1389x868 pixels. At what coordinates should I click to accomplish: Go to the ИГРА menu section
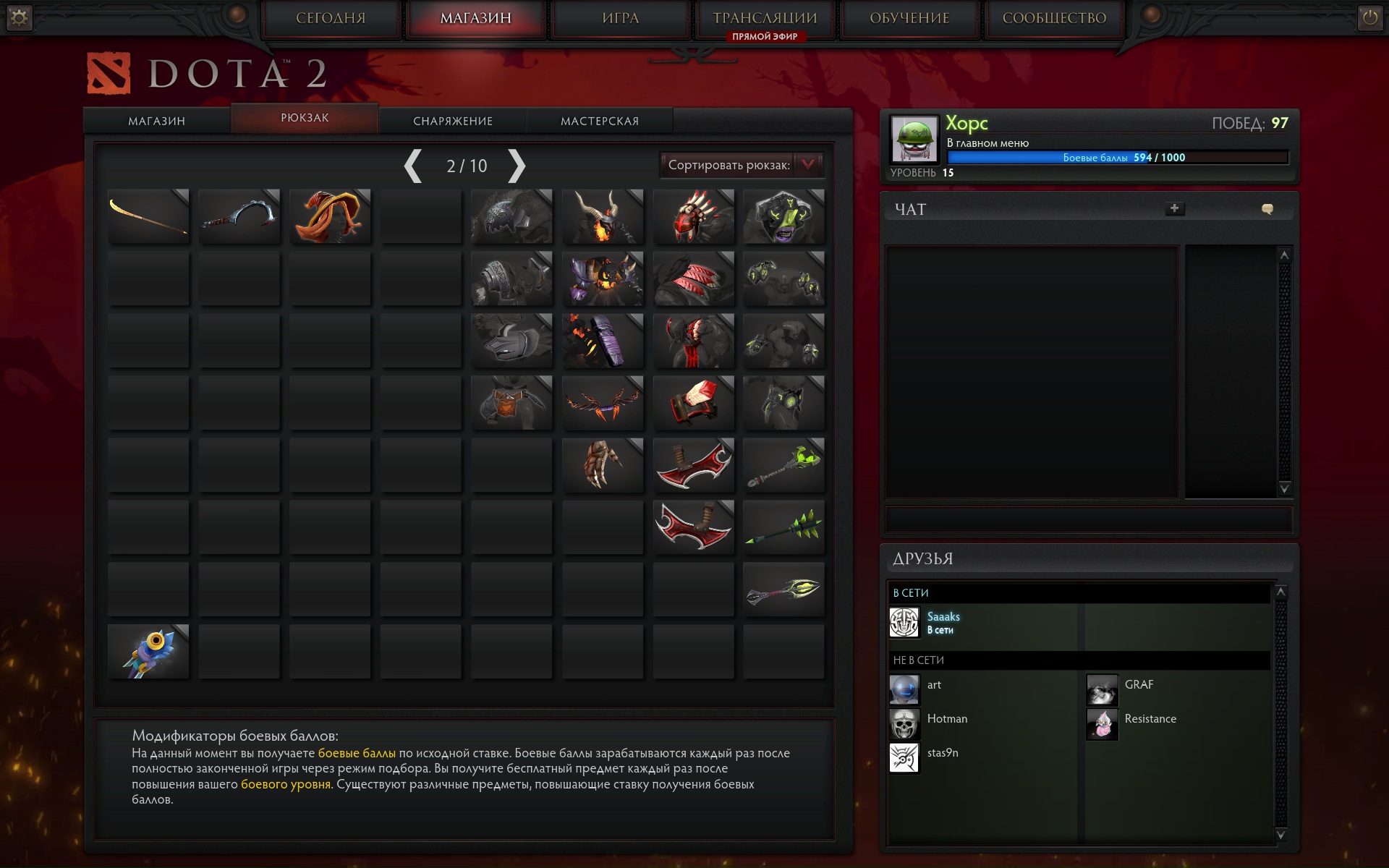[620, 18]
